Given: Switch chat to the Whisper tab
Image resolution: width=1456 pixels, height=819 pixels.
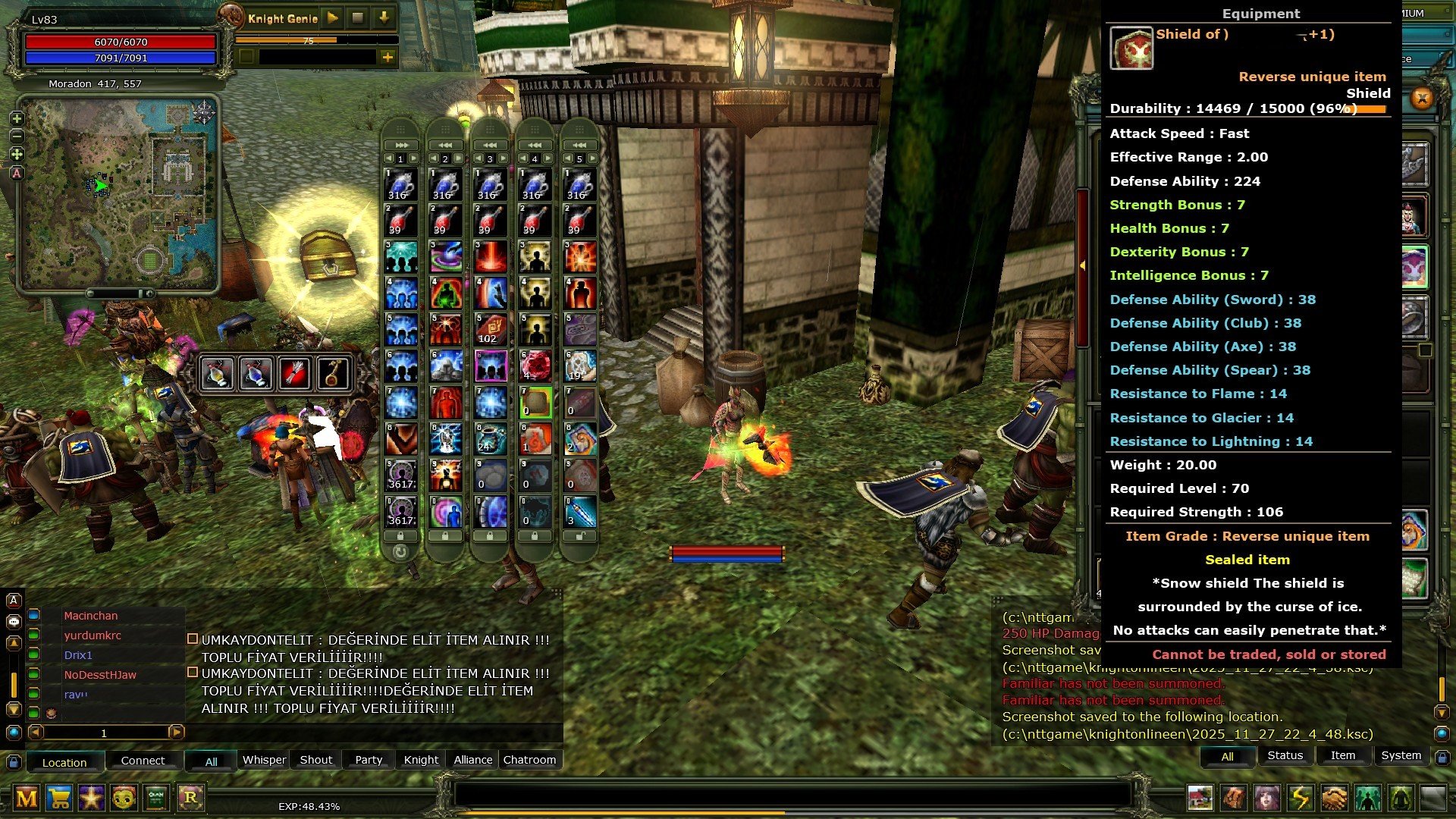Looking at the screenshot, I should pos(264,760).
